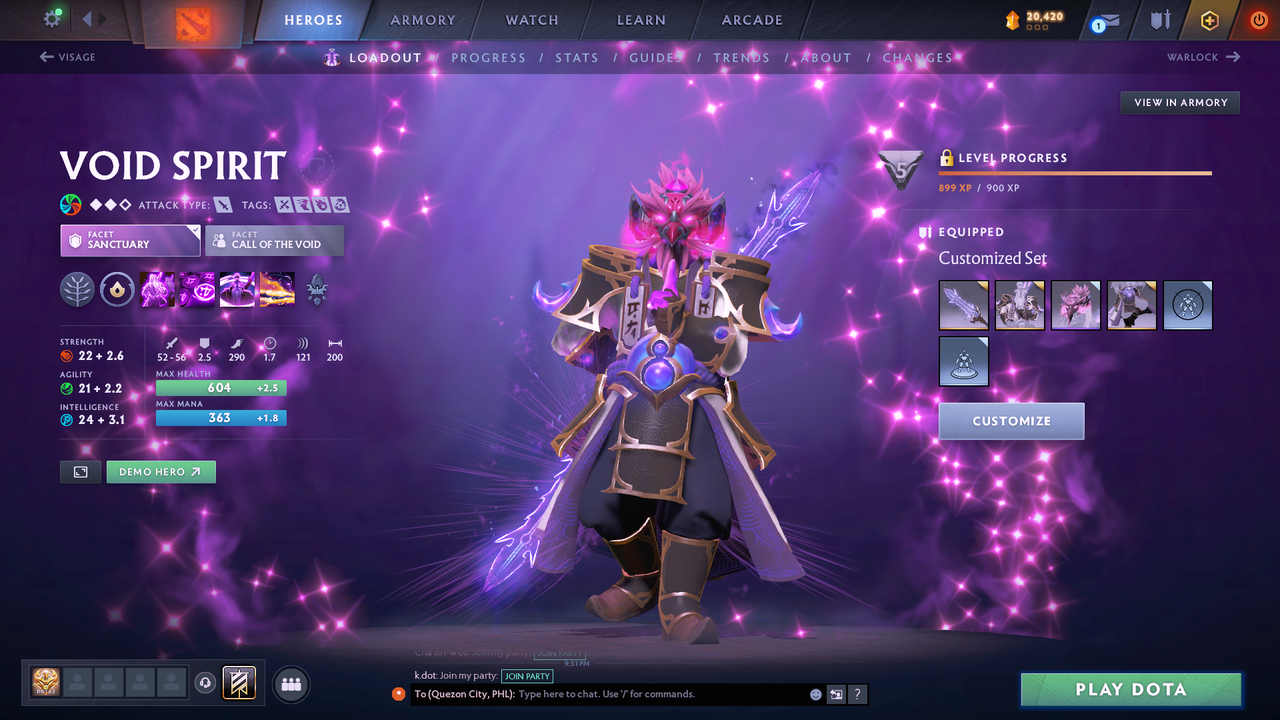The width and height of the screenshot is (1280, 720).
Task: View the Aether Remnant ability icon
Action: pyautogui.click(x=157, y=290)
